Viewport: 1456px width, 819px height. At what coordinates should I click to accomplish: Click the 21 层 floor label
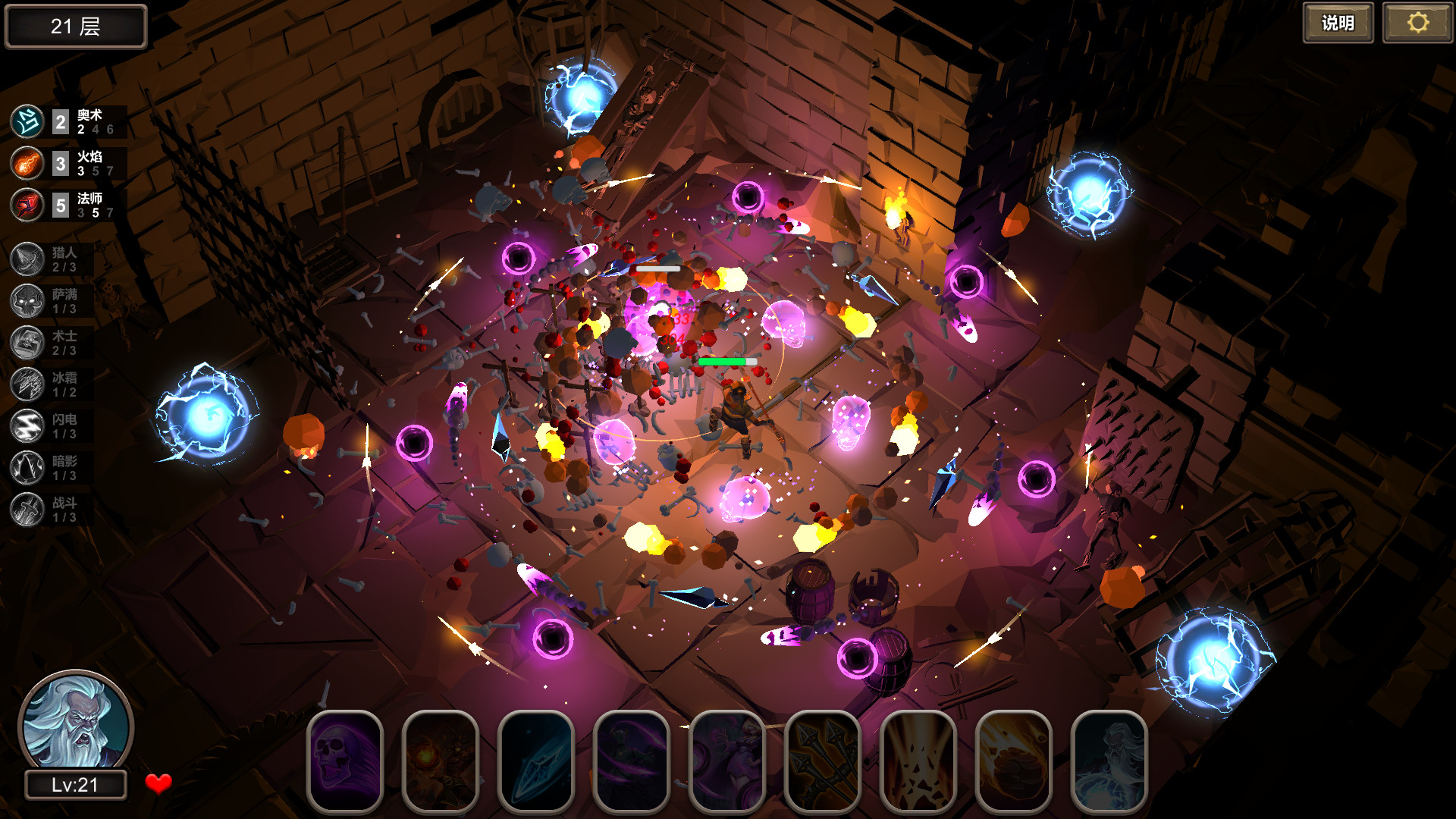tap(75, 26)
